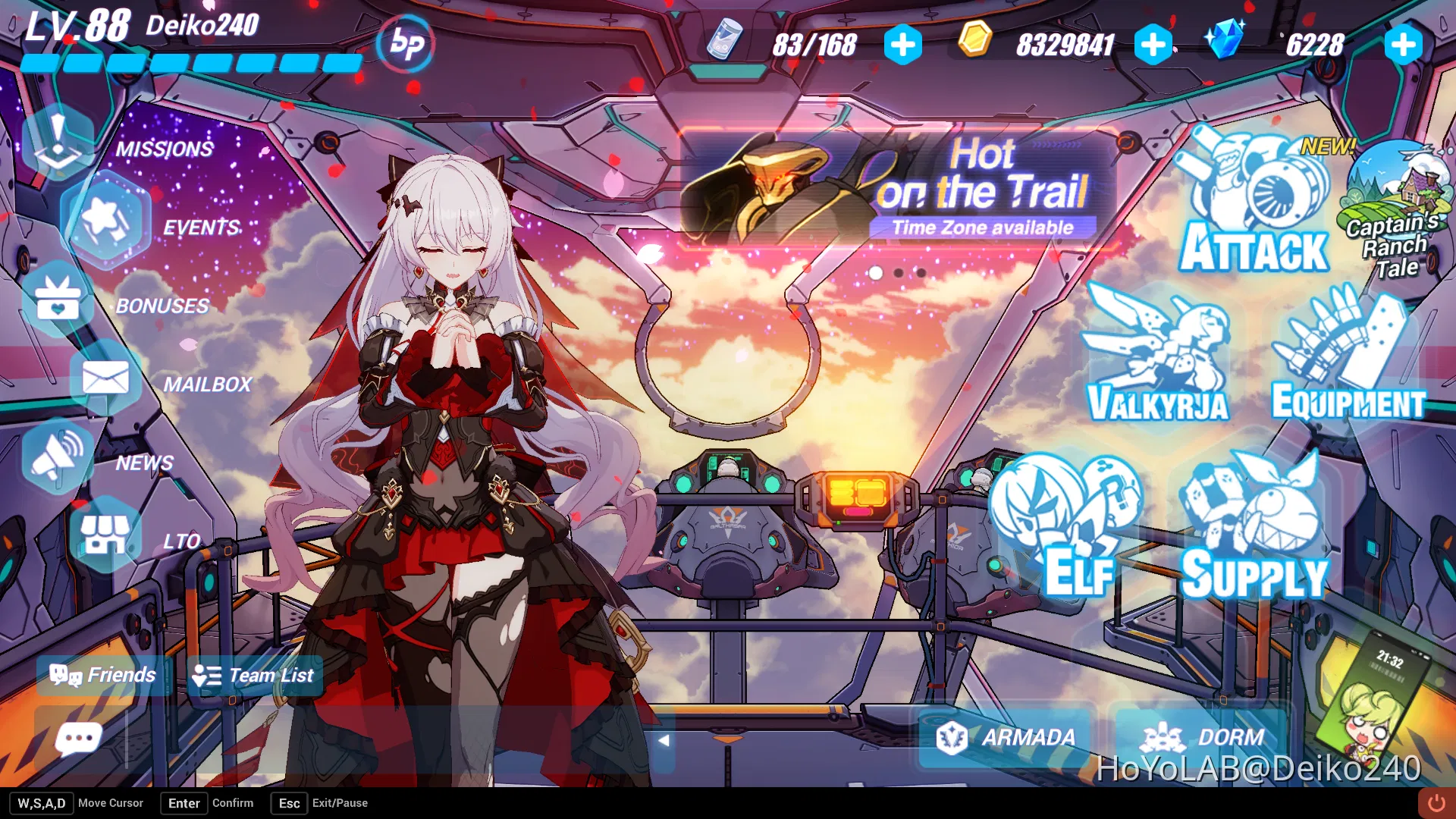Purchase Crystals with the plus button
The width and height of the screenshot is (1456, 819).
point(1401,45)
